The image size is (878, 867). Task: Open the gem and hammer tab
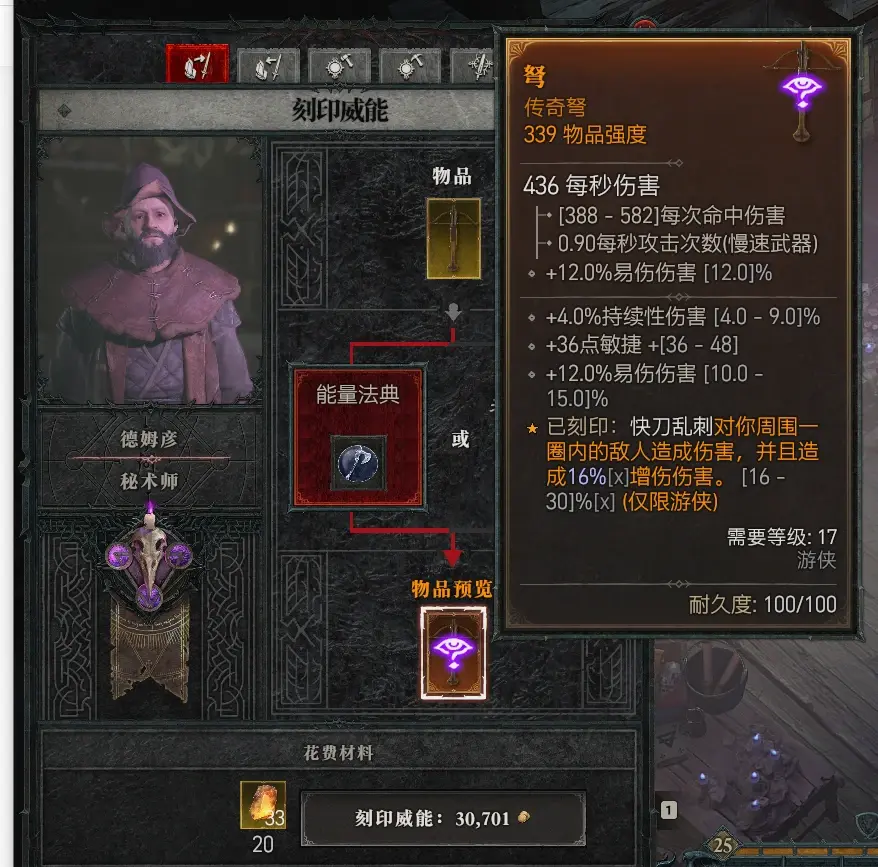(340, 67)
